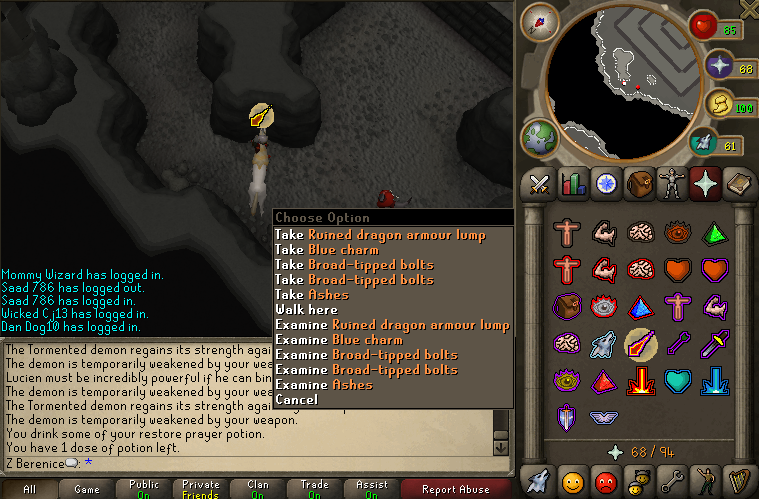
Task: Select Take Ashes from the menu
Action: click(x=312, y=295)
